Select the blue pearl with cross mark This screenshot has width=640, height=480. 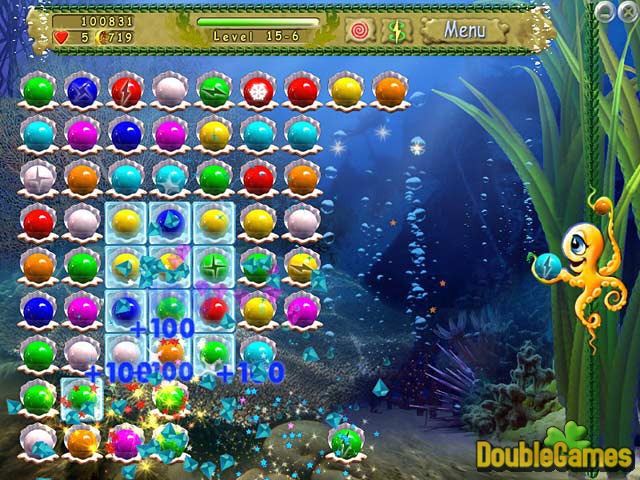[82, 90]
